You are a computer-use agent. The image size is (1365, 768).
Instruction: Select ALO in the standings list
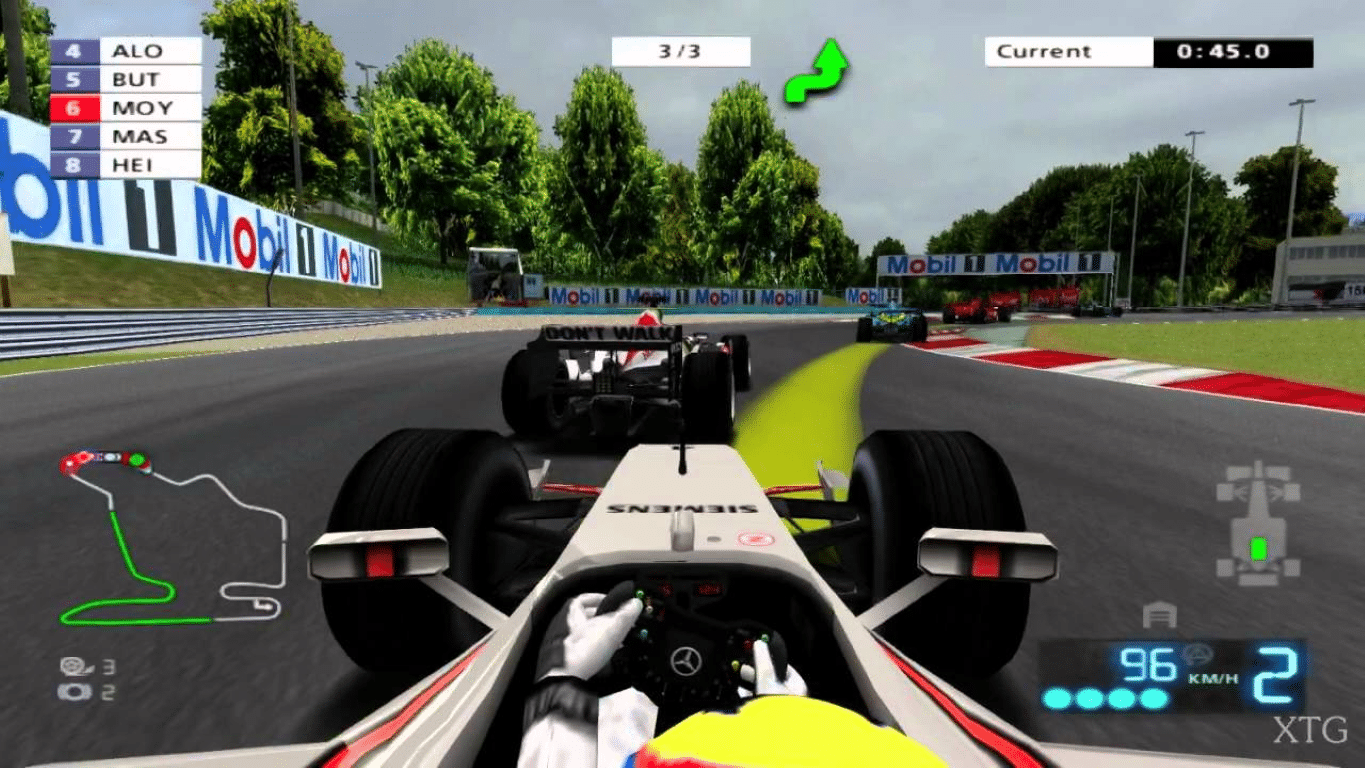(126, 51)
